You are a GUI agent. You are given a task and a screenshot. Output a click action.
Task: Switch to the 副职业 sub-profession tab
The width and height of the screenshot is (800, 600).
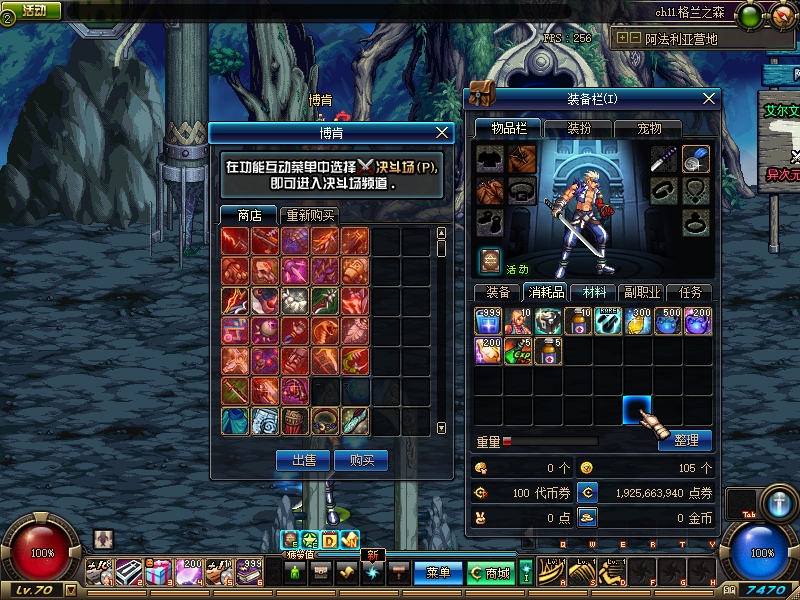click(x=641, y=292)
